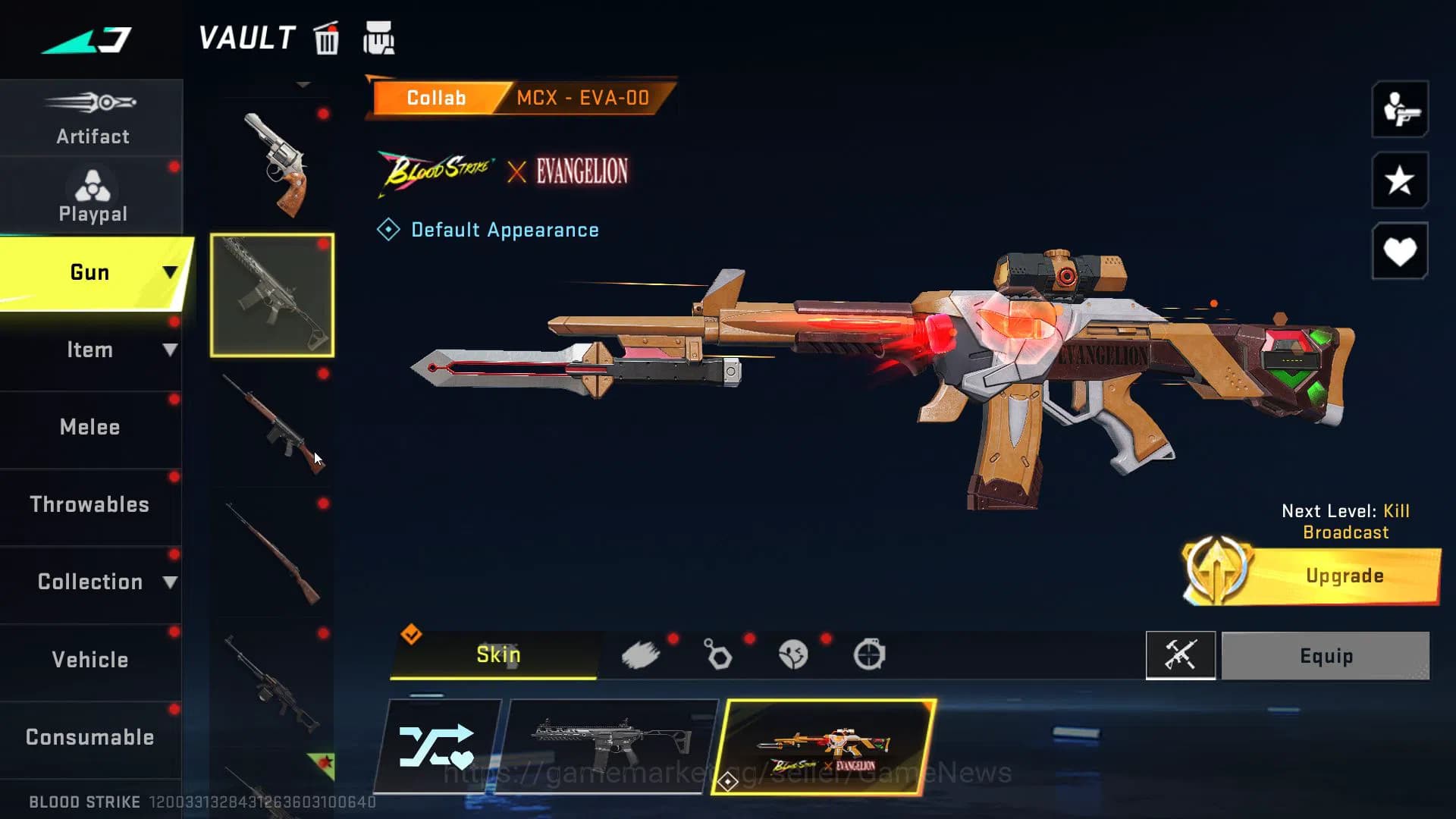Image resolution: width=1456 pixels, height=819 pixels.
Task: Open the Melee category in sidebar
Action: coord(89,427)
